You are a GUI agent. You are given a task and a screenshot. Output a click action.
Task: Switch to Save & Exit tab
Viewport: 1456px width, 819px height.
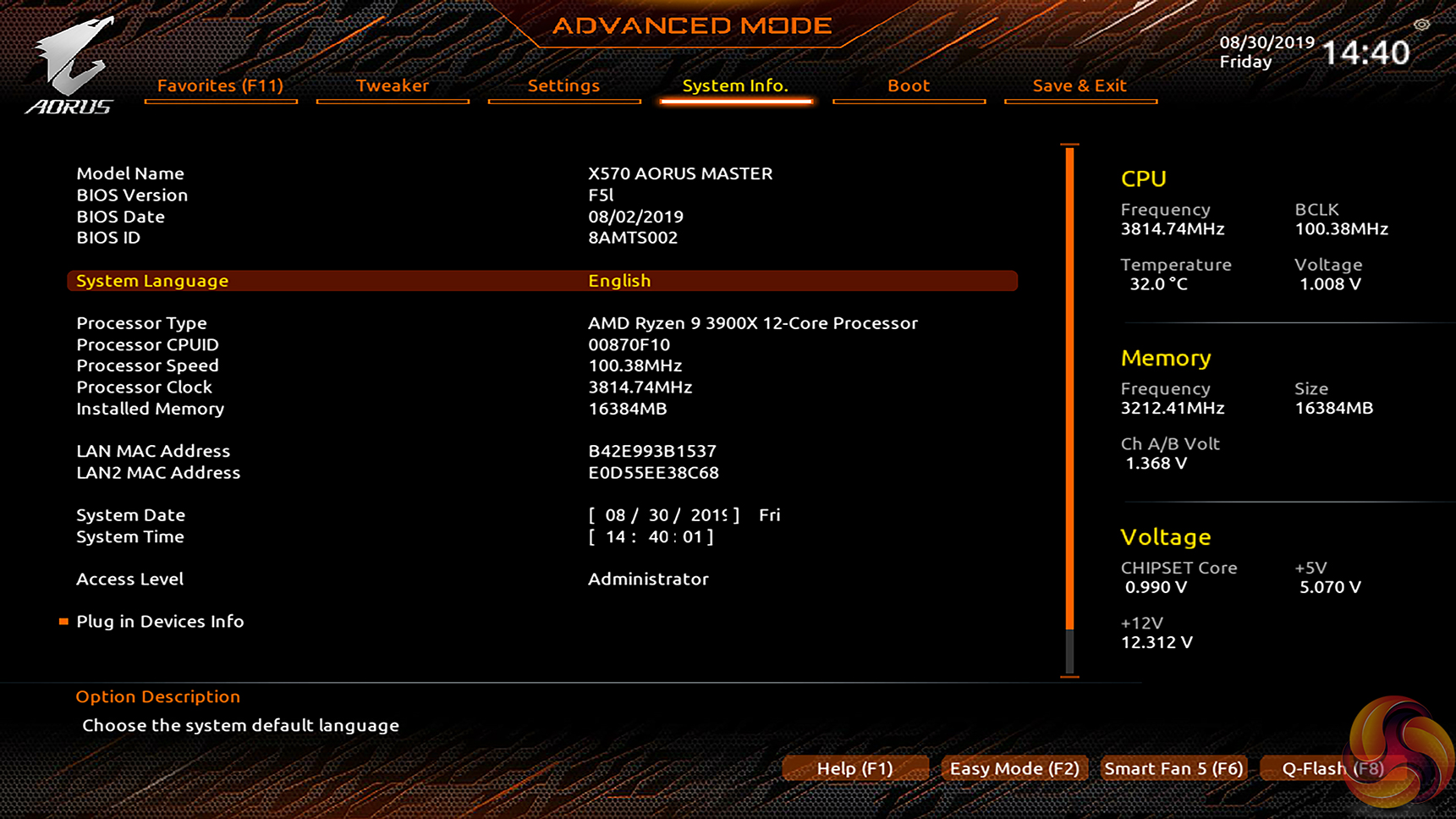[x=1080, y=85]
